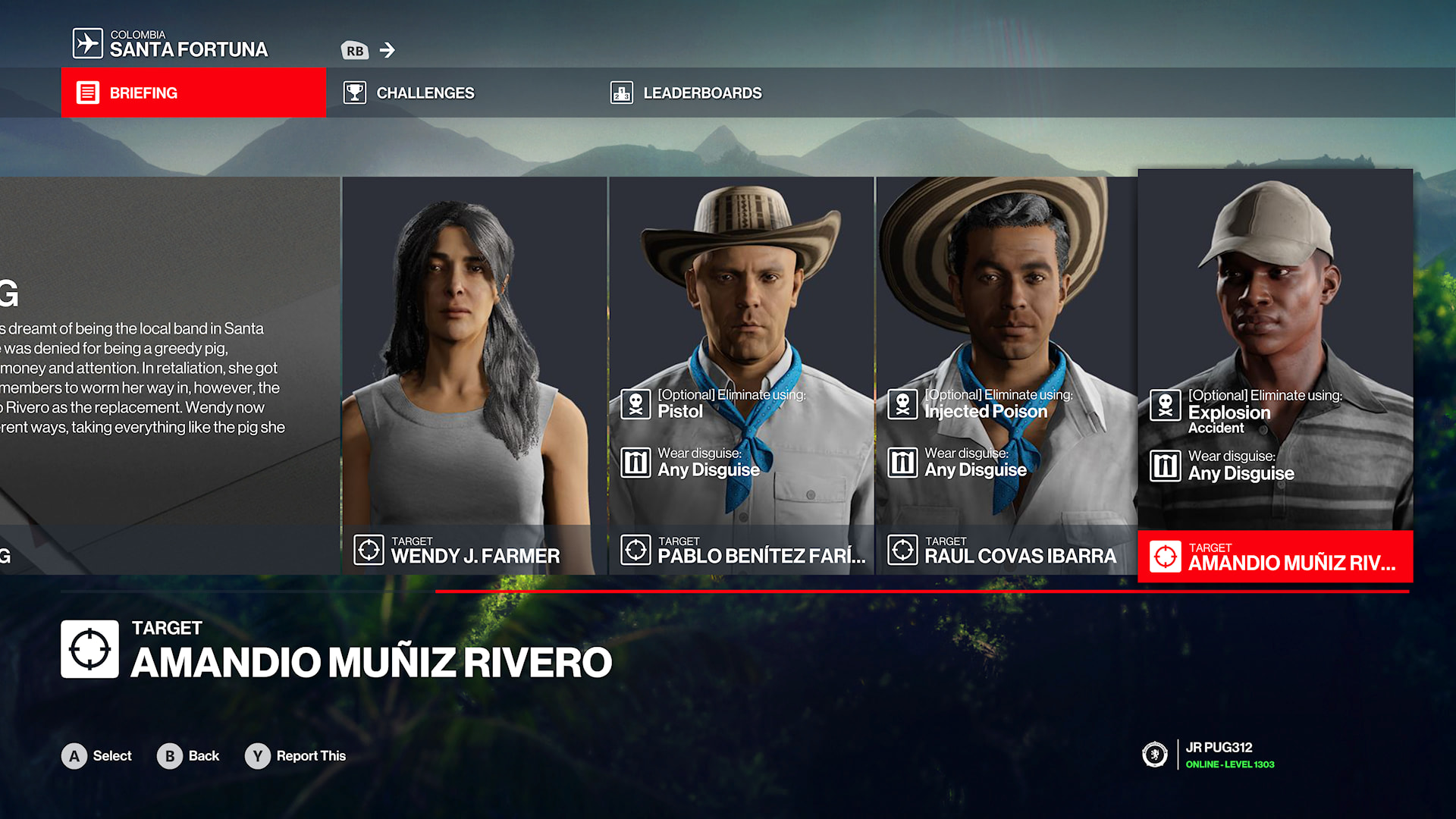Pick the Amandio Muñiz Rivero target card
The width and height of the screenshot is (1456, 819).
(x=1275, y=375)
